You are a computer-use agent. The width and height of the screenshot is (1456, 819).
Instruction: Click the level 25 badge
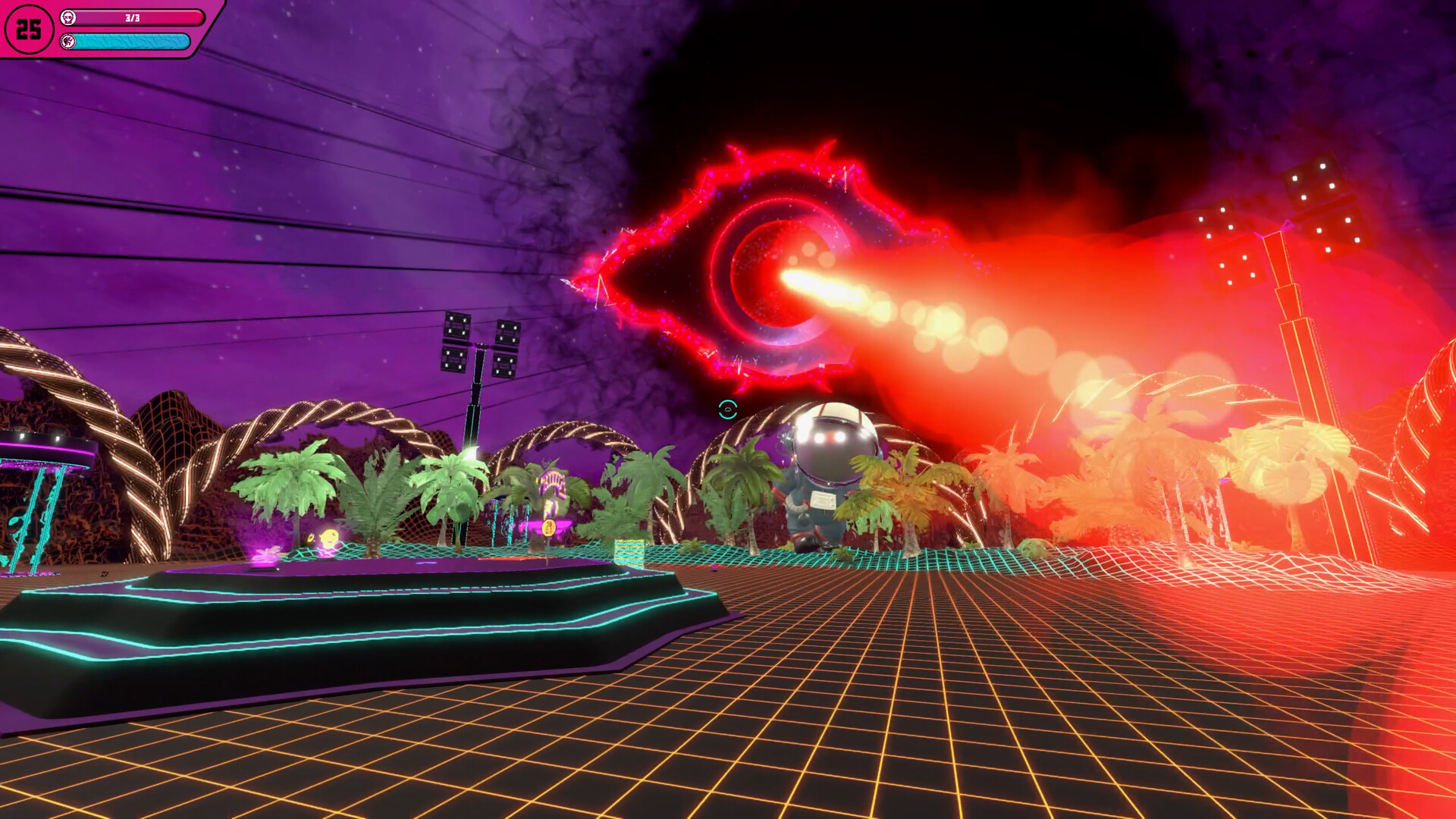[29, 29]
